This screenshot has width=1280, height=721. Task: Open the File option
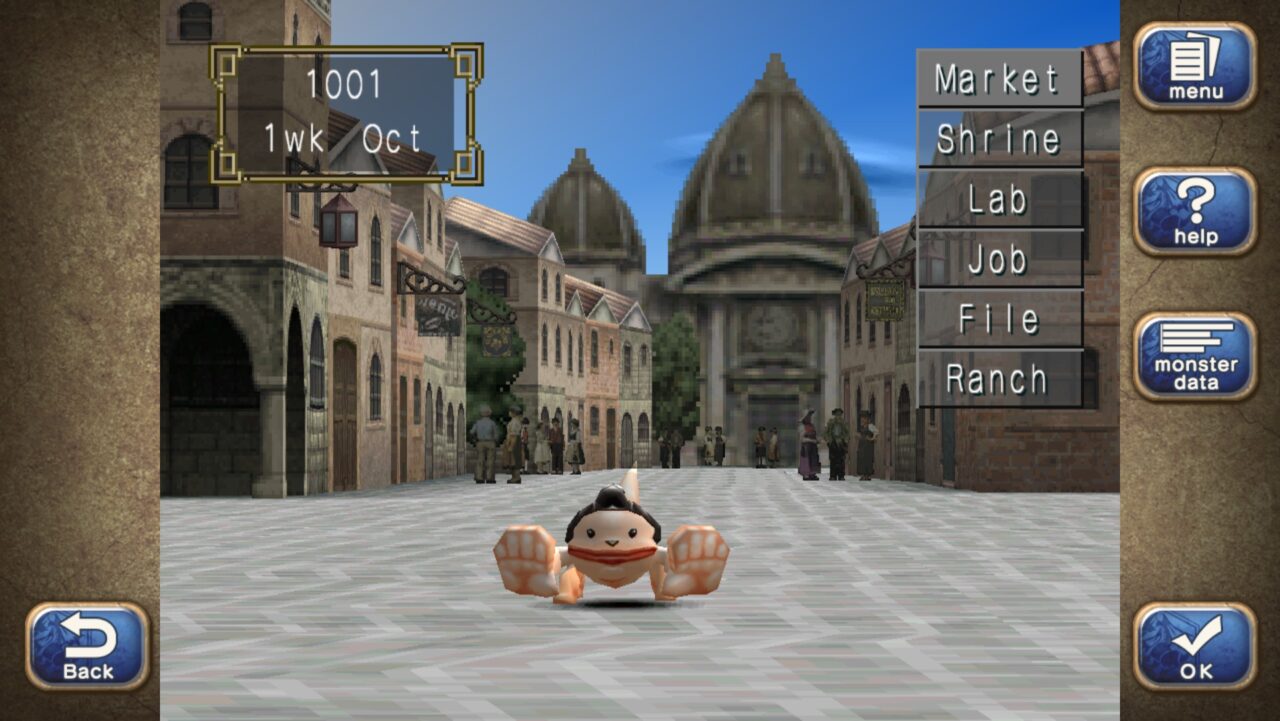click(x=999, y=319)
